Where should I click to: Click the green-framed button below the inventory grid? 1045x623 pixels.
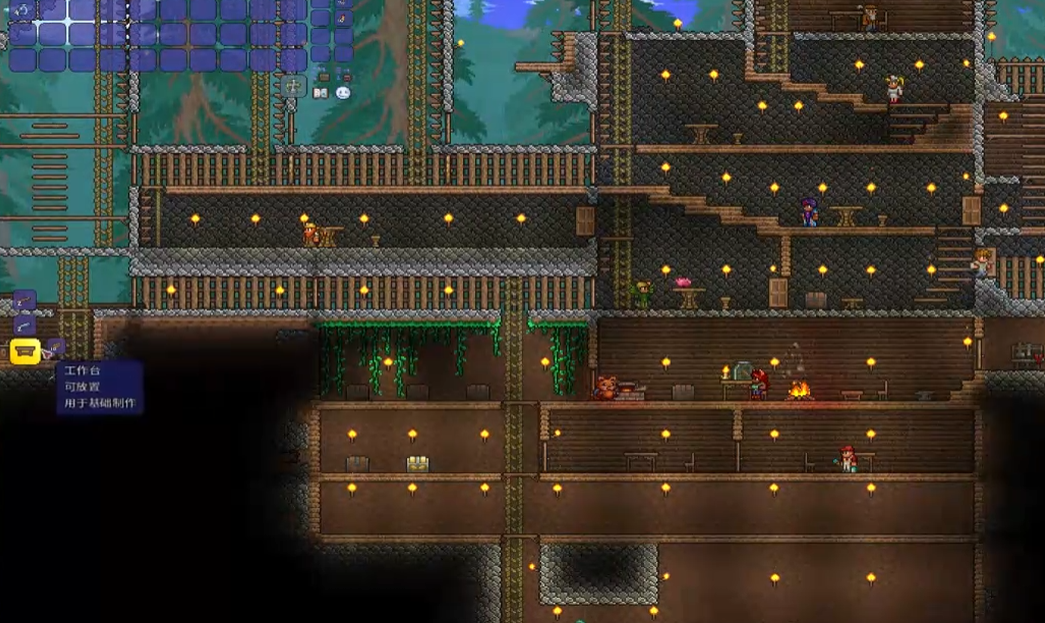coord(293,86)
